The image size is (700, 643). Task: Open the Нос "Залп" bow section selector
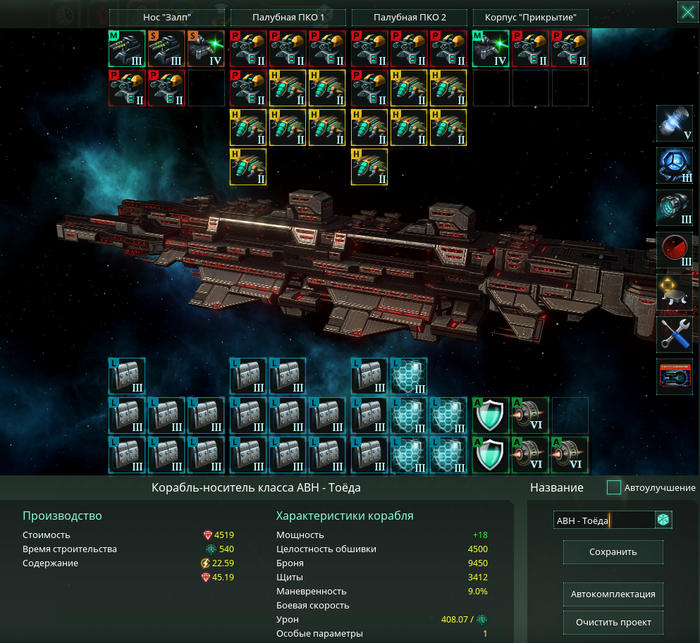point(166,18)
